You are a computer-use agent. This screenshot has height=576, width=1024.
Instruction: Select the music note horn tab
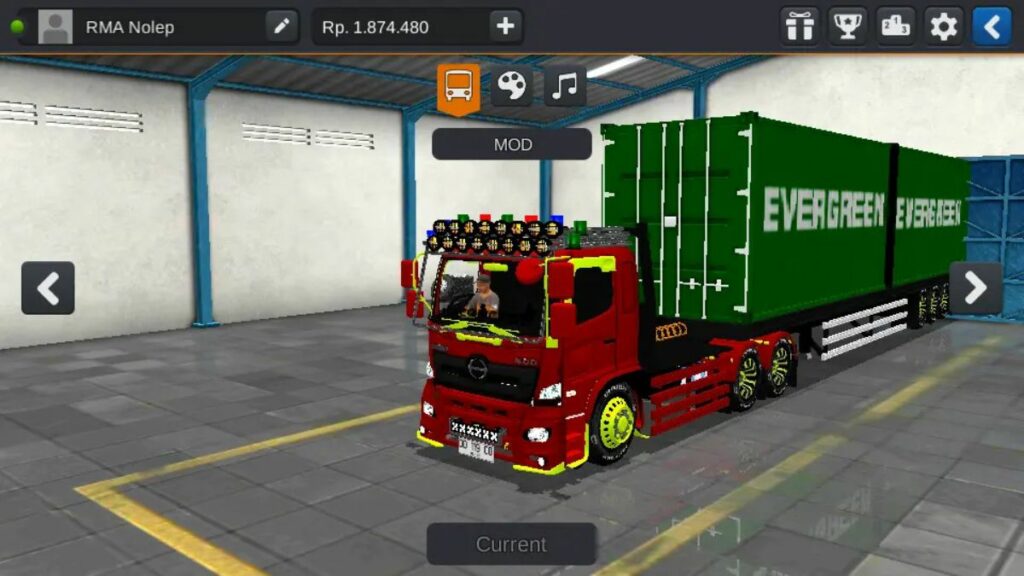click(x=565, y=86)
